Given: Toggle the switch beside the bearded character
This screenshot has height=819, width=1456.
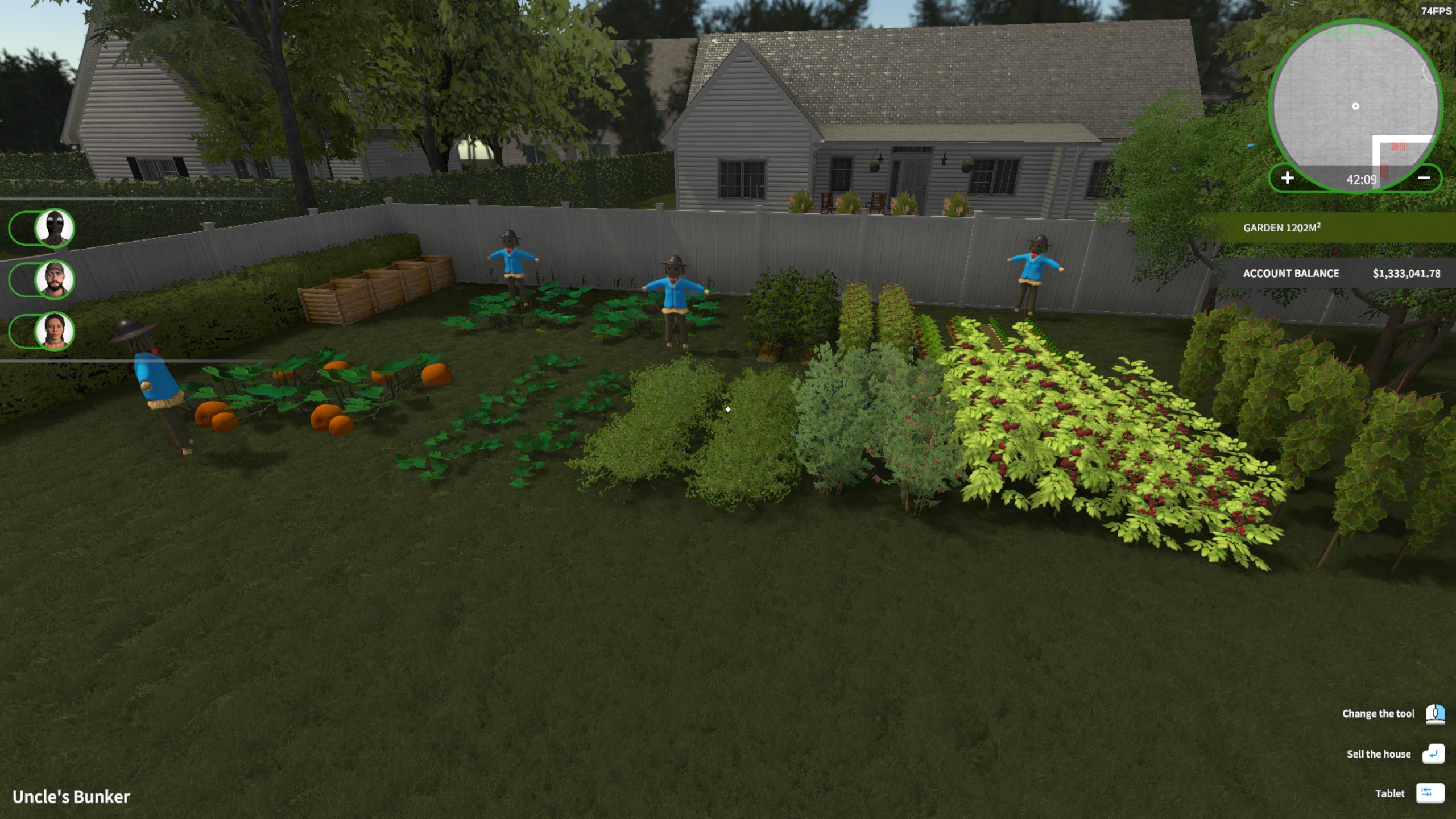Looking at the screenshot, I should coord(20,280).
